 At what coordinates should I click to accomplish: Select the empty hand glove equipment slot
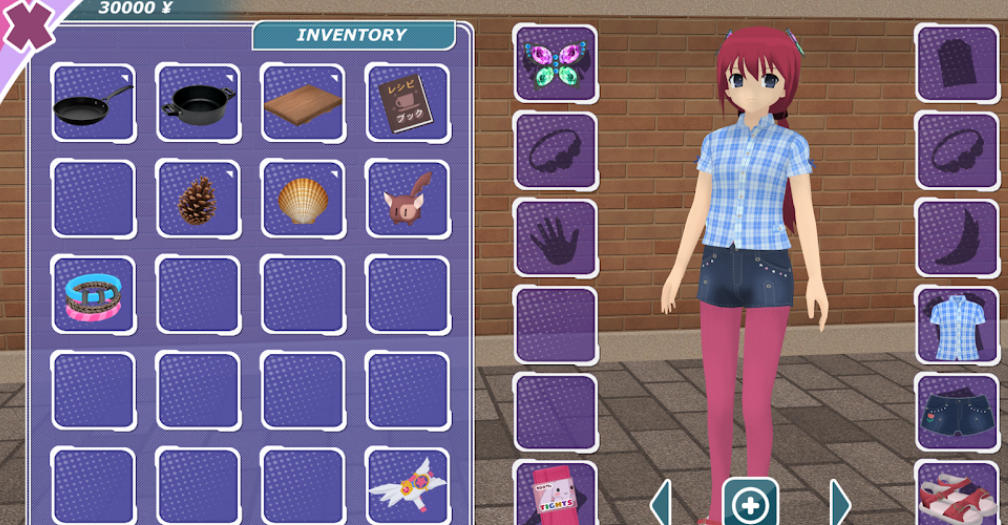tap(555, 237)
